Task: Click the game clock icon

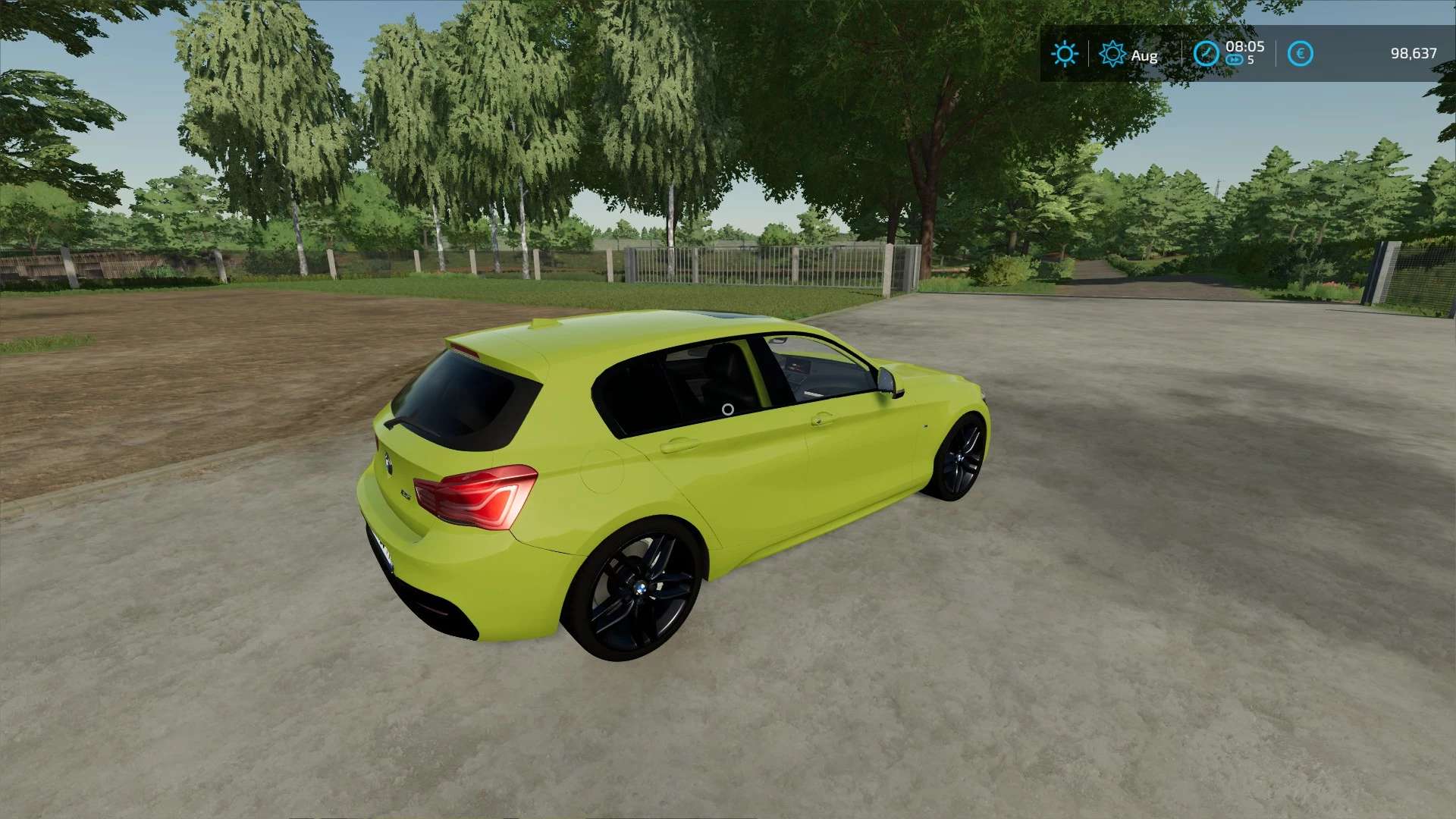Action: pos(1206,54)
